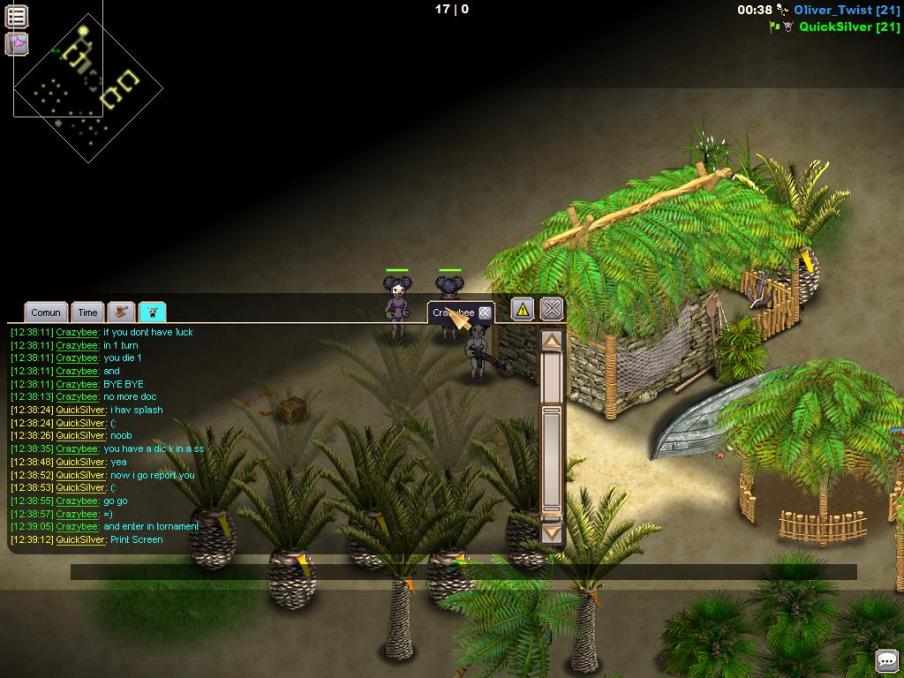The height and width of the screenshot is (678, 904).
Task: Switch to the Time chat tab
Action: (88, 313)
